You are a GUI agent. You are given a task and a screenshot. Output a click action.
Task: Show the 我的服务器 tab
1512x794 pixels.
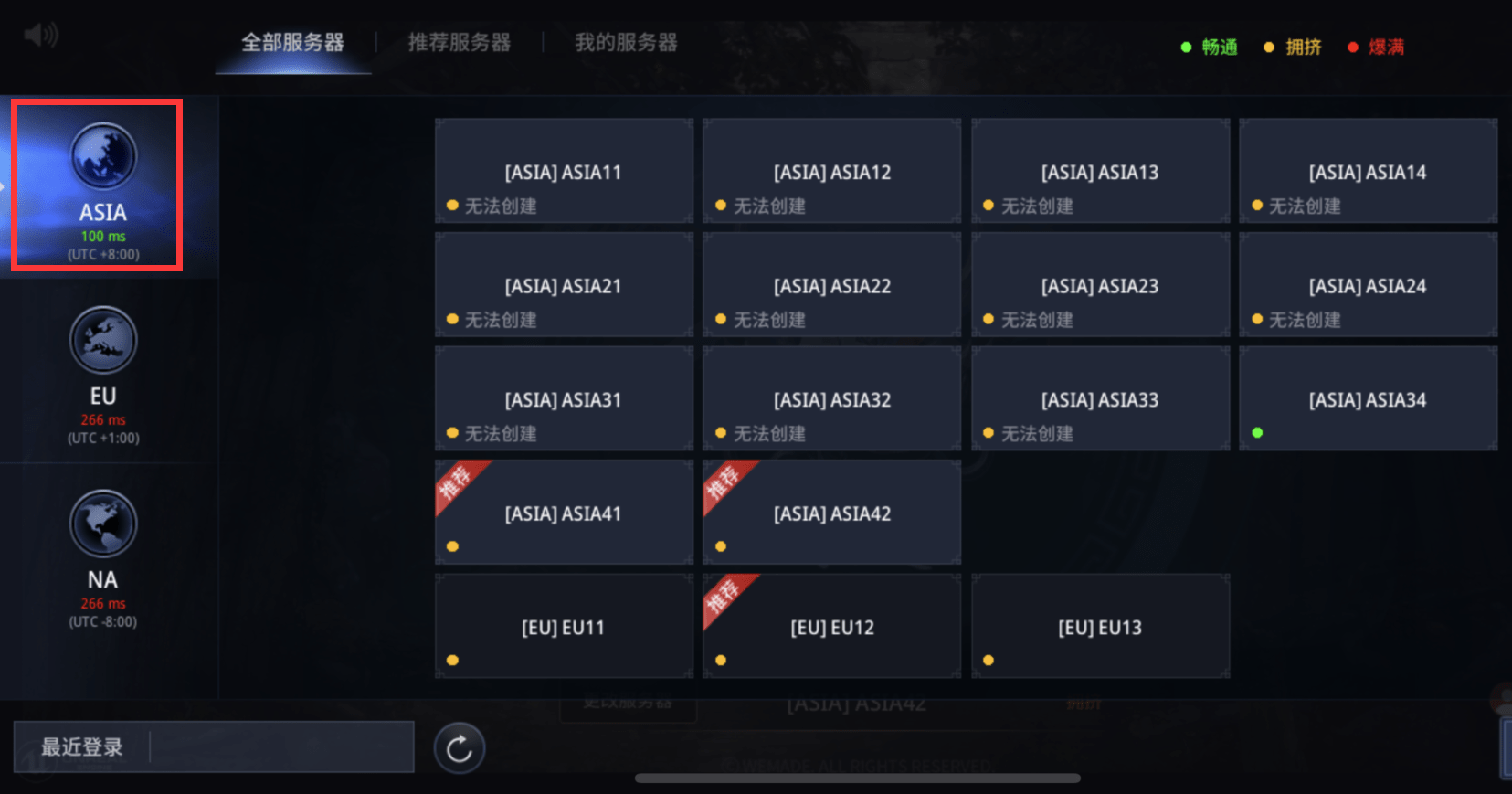[626, 43]
